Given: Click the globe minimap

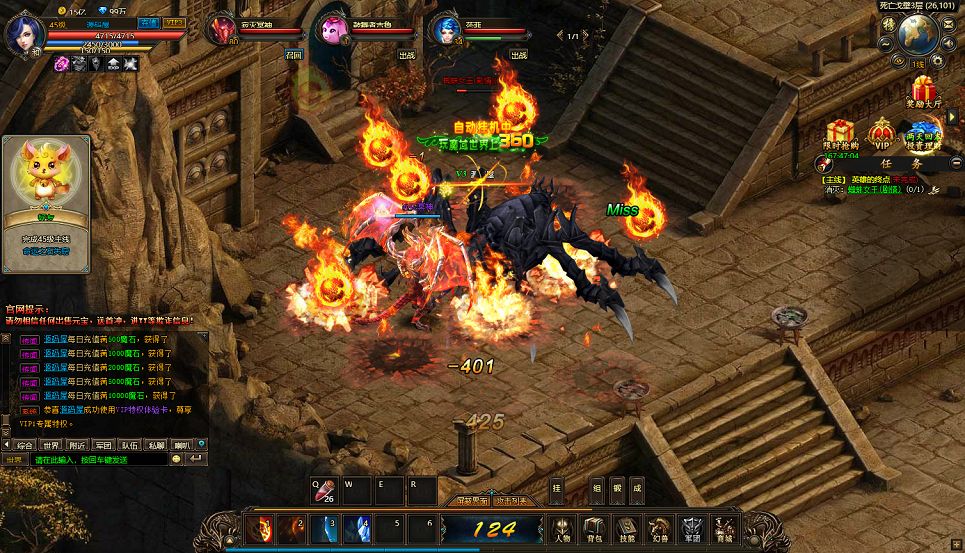Looking at the screenshot, I should [x=917, y=35].
